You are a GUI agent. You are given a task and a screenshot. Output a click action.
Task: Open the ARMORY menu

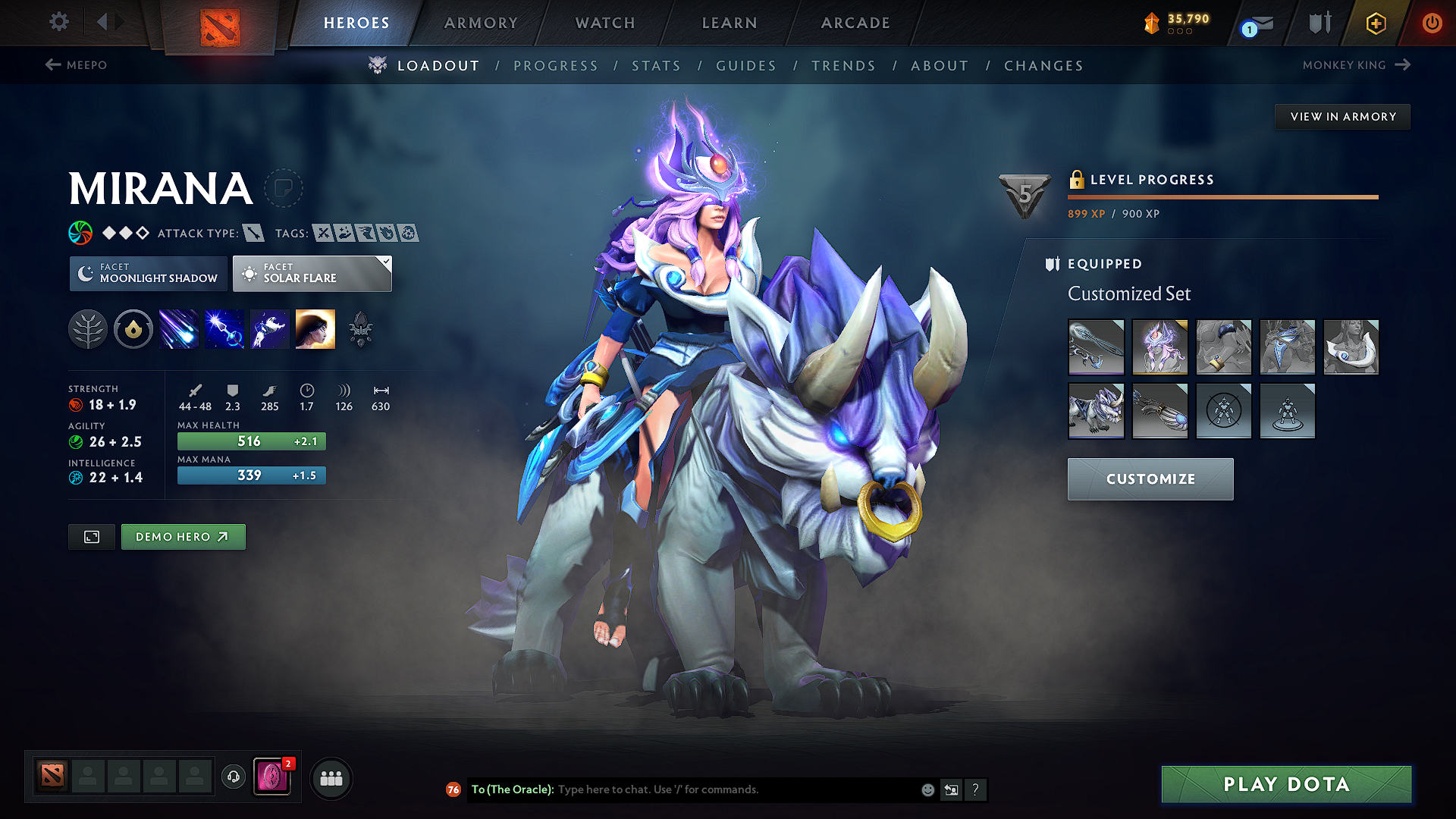click(481, 23)
